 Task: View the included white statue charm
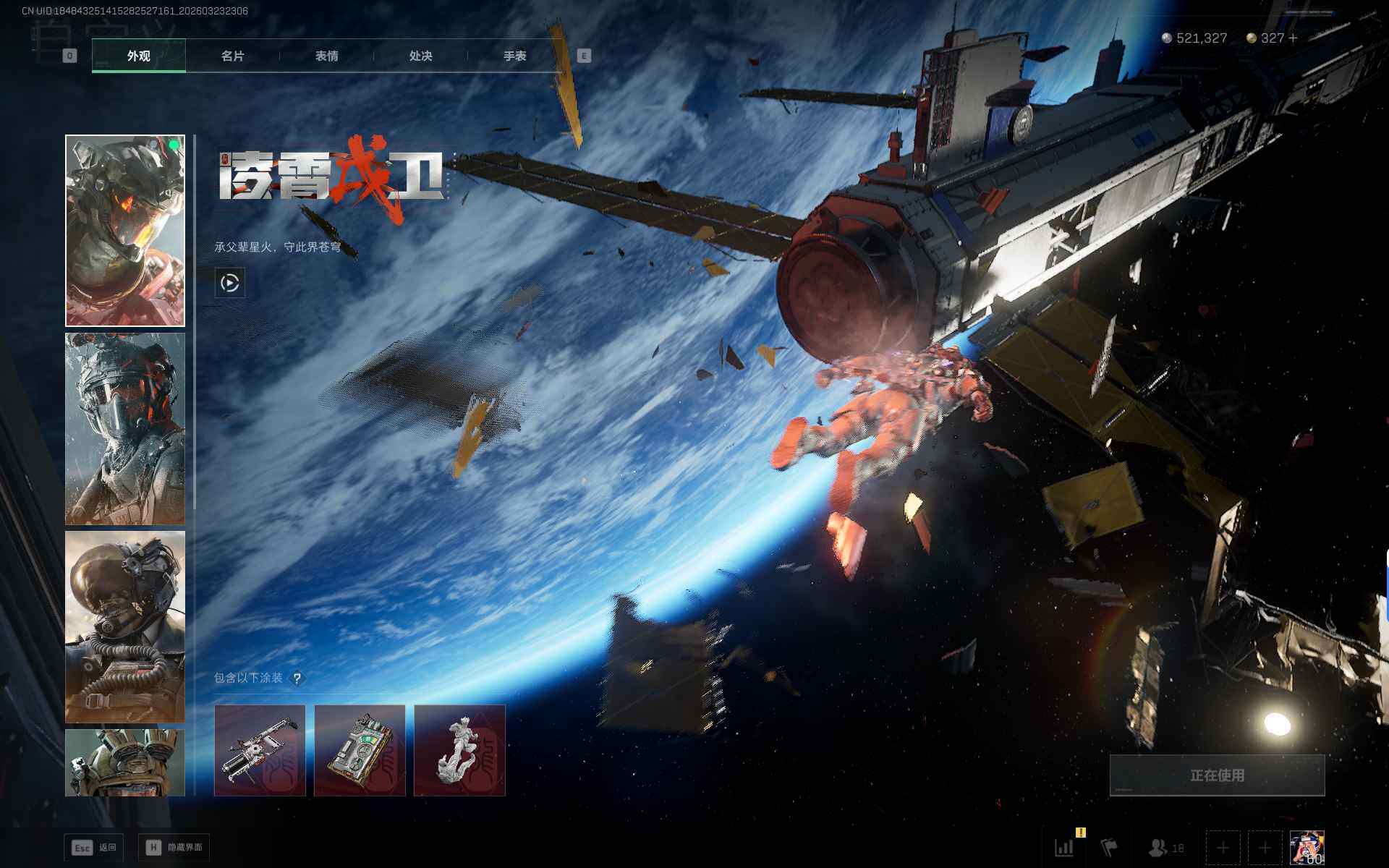click(x=459, y=750)
